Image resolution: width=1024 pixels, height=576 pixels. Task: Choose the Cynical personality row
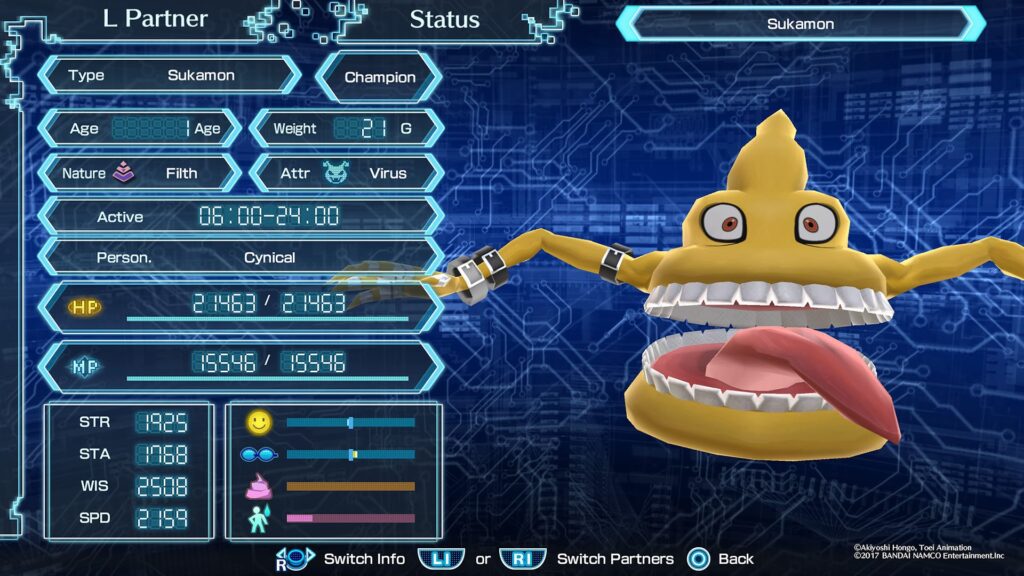click(x=240, y=257)
